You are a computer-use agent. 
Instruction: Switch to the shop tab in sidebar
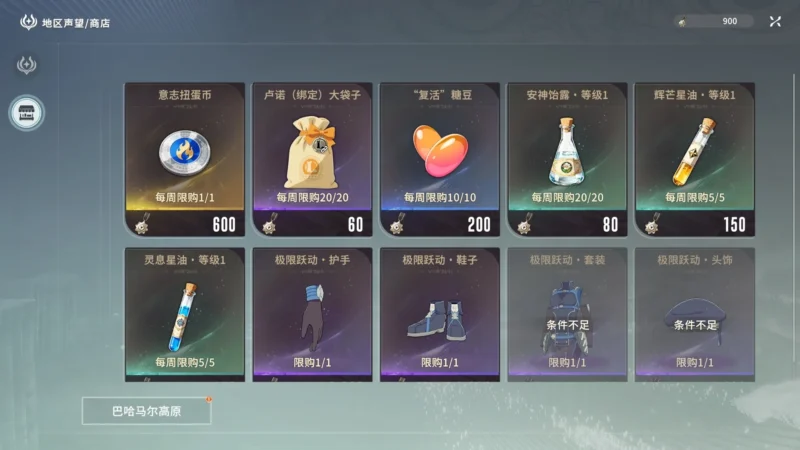pos(27,112)
